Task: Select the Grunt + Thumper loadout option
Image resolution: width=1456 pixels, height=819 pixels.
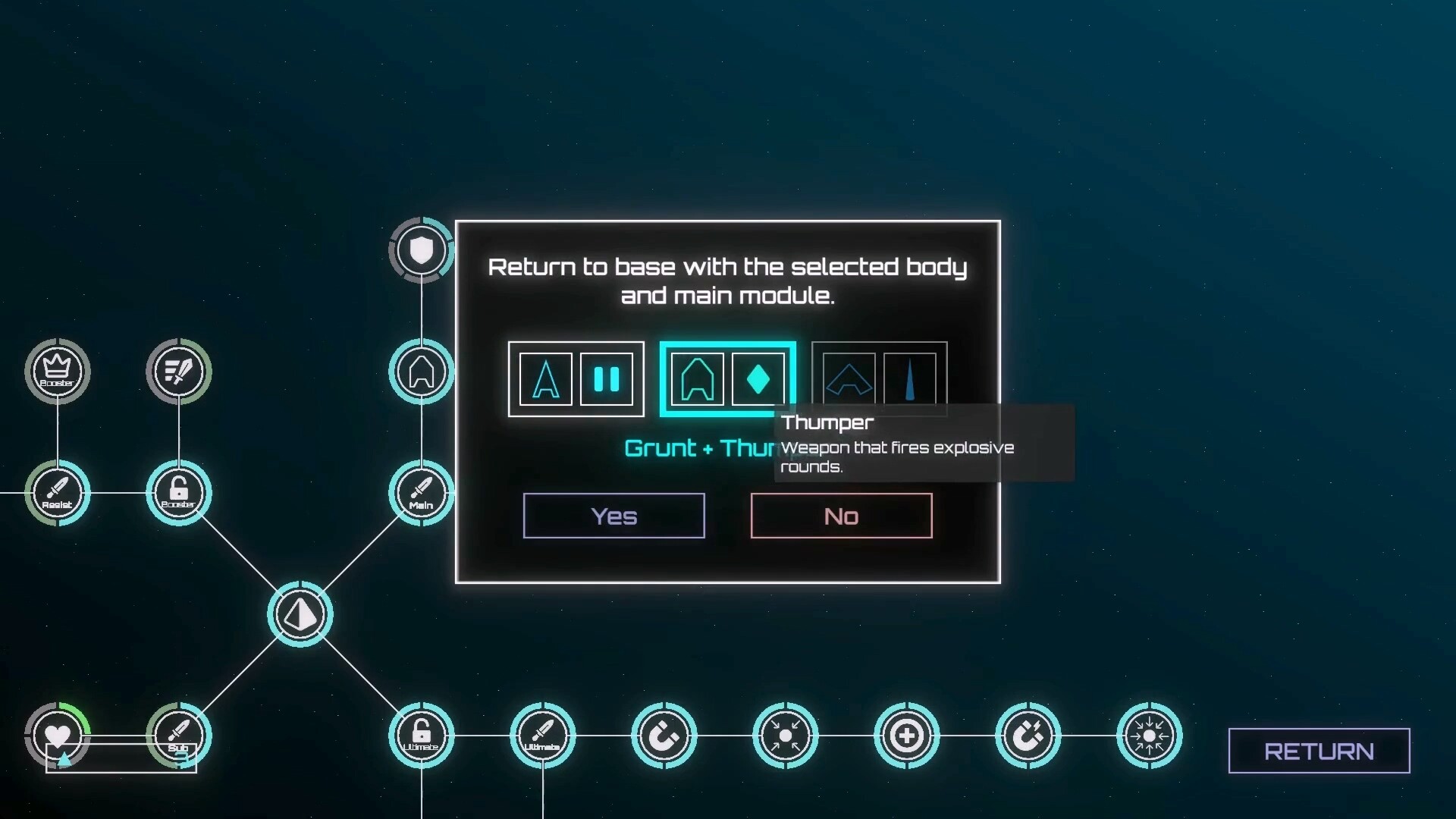Action: (727, 379)
